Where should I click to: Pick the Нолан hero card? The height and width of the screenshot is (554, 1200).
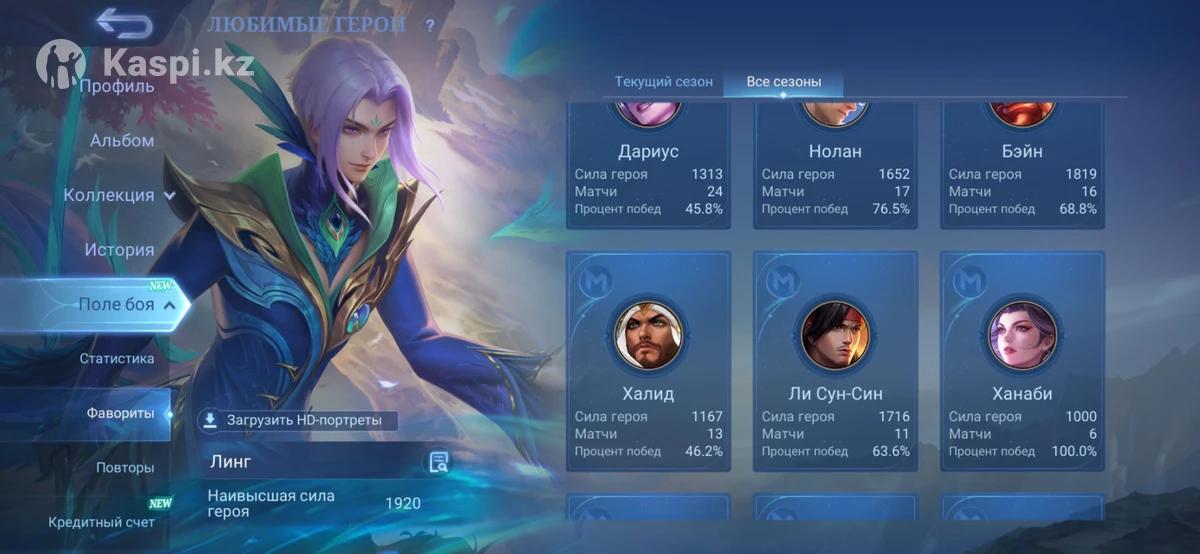(835, 165)
